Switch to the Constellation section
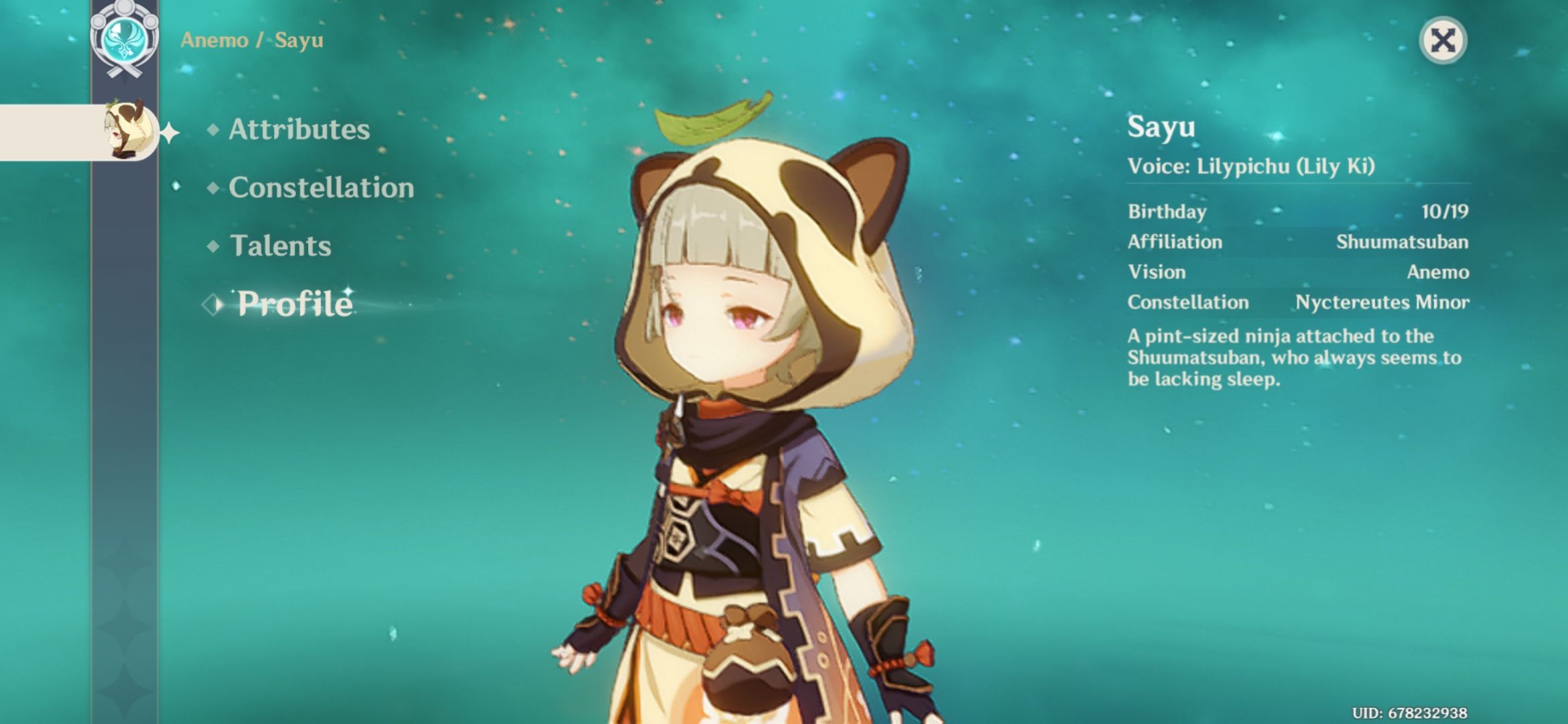Viewport: 1568px width, 724px height. coord(320,188)
